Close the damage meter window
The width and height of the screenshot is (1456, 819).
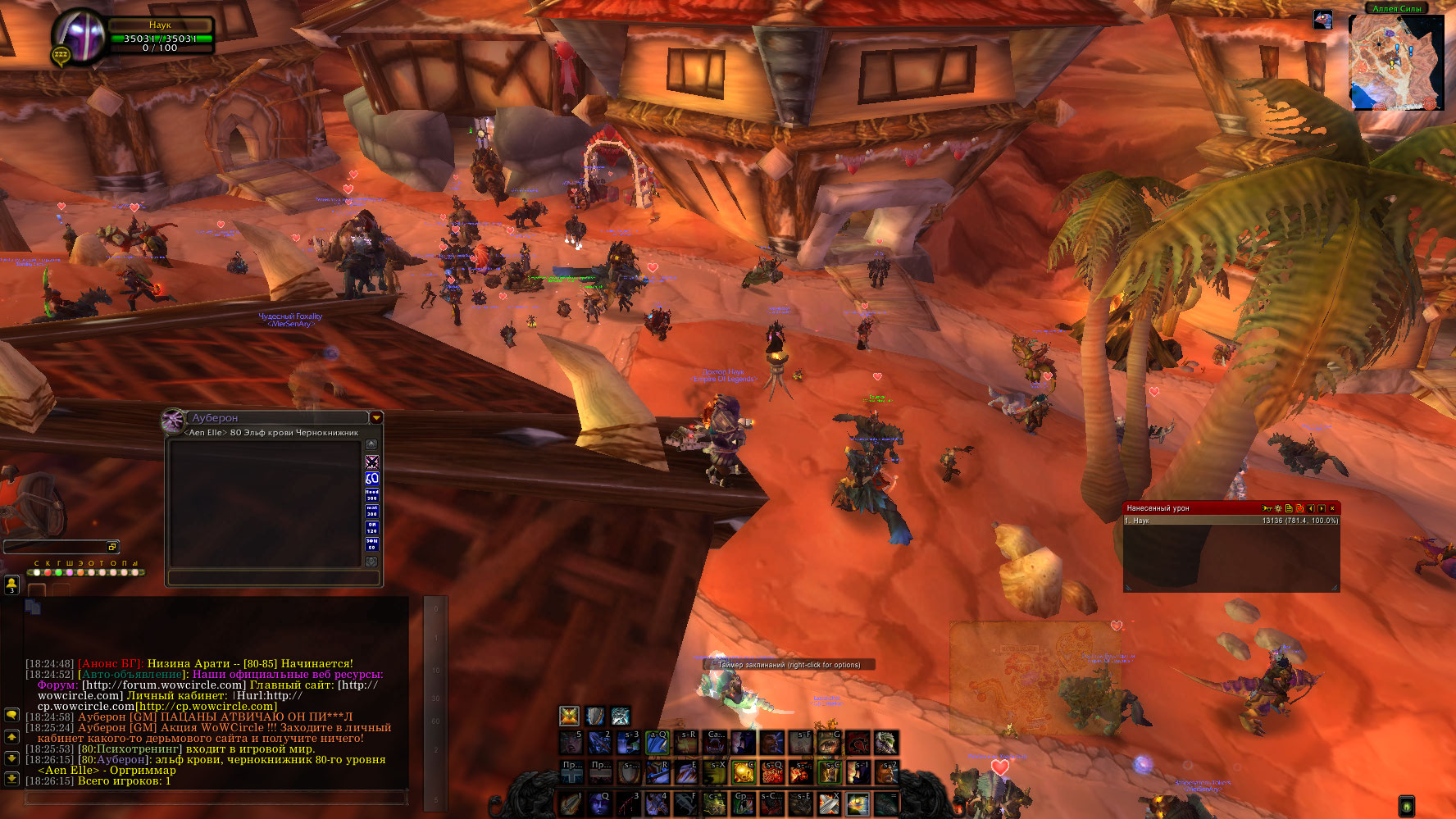1332,508
